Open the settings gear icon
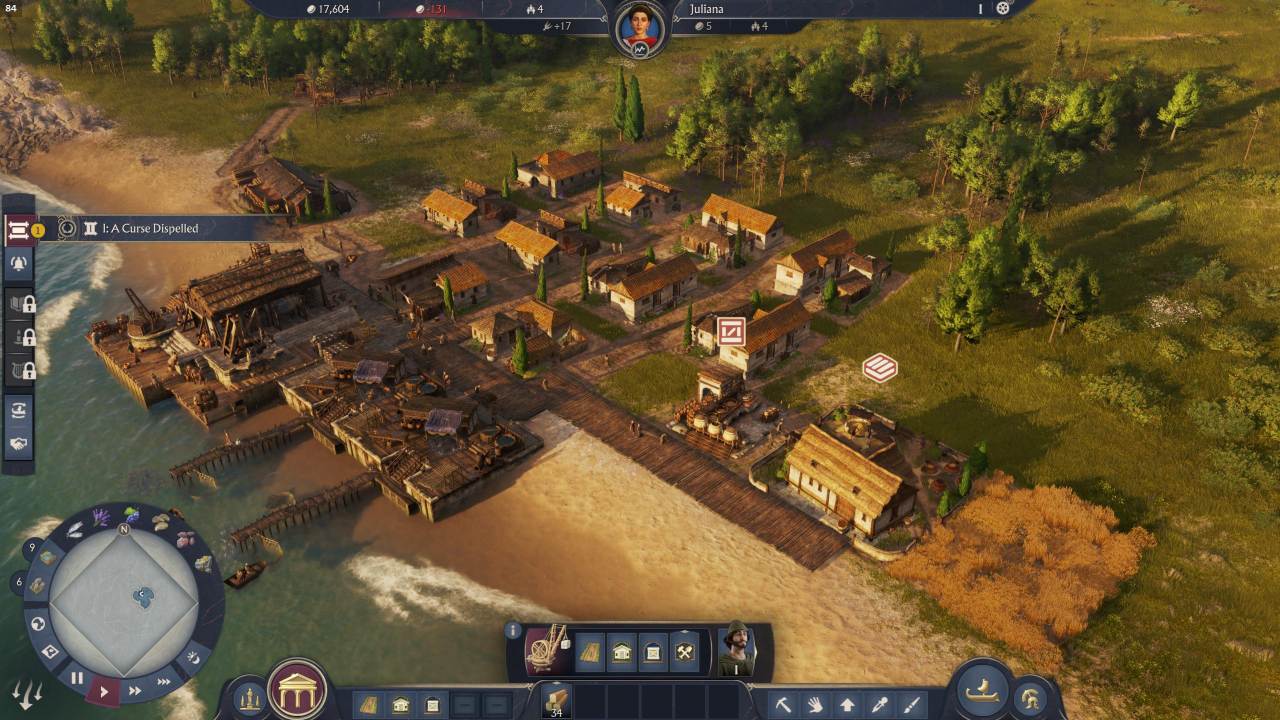This screenshot has height=720, width=1280. [x=1003, y=9]
